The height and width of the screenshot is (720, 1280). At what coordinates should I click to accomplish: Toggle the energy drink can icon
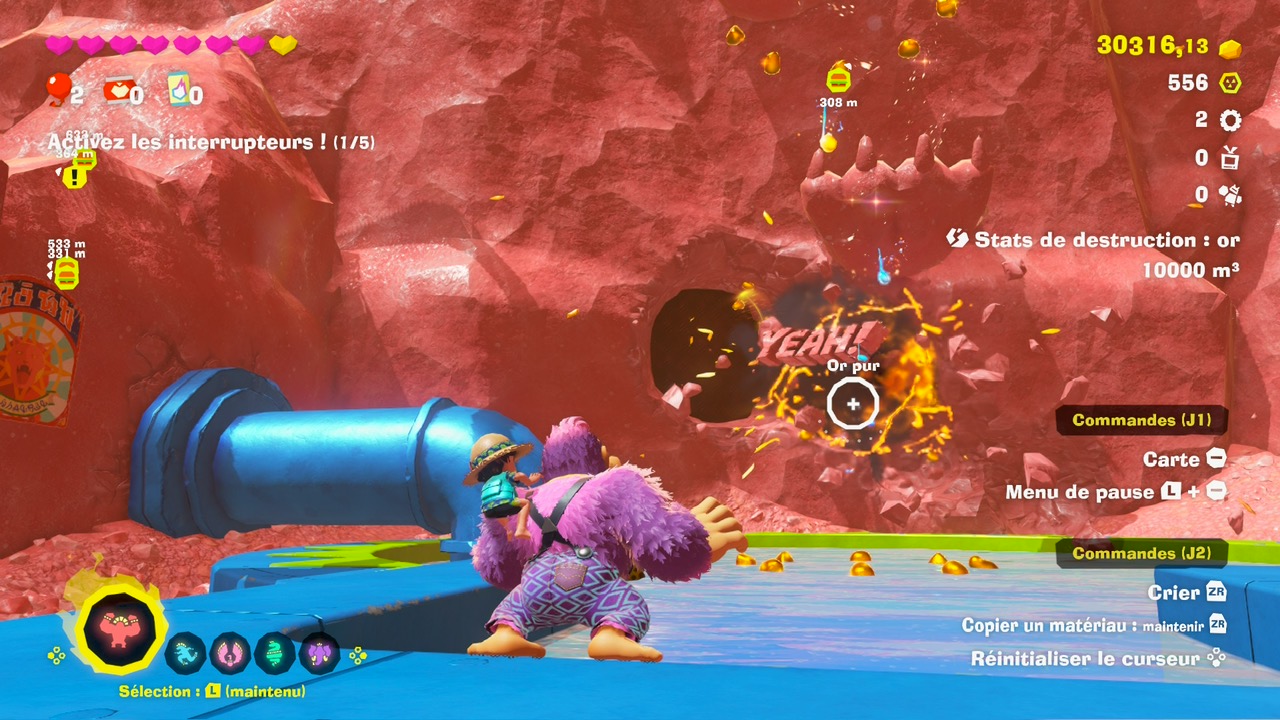(x=180, y=90)
